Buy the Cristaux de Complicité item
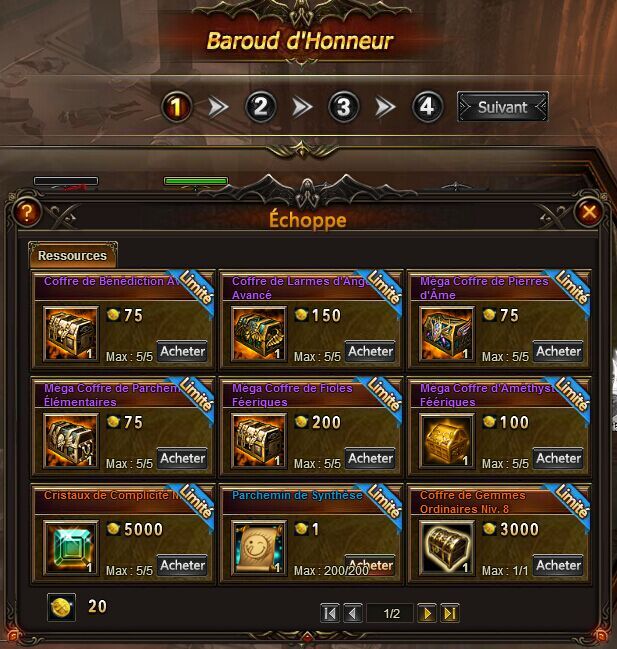 pos(182,565)
